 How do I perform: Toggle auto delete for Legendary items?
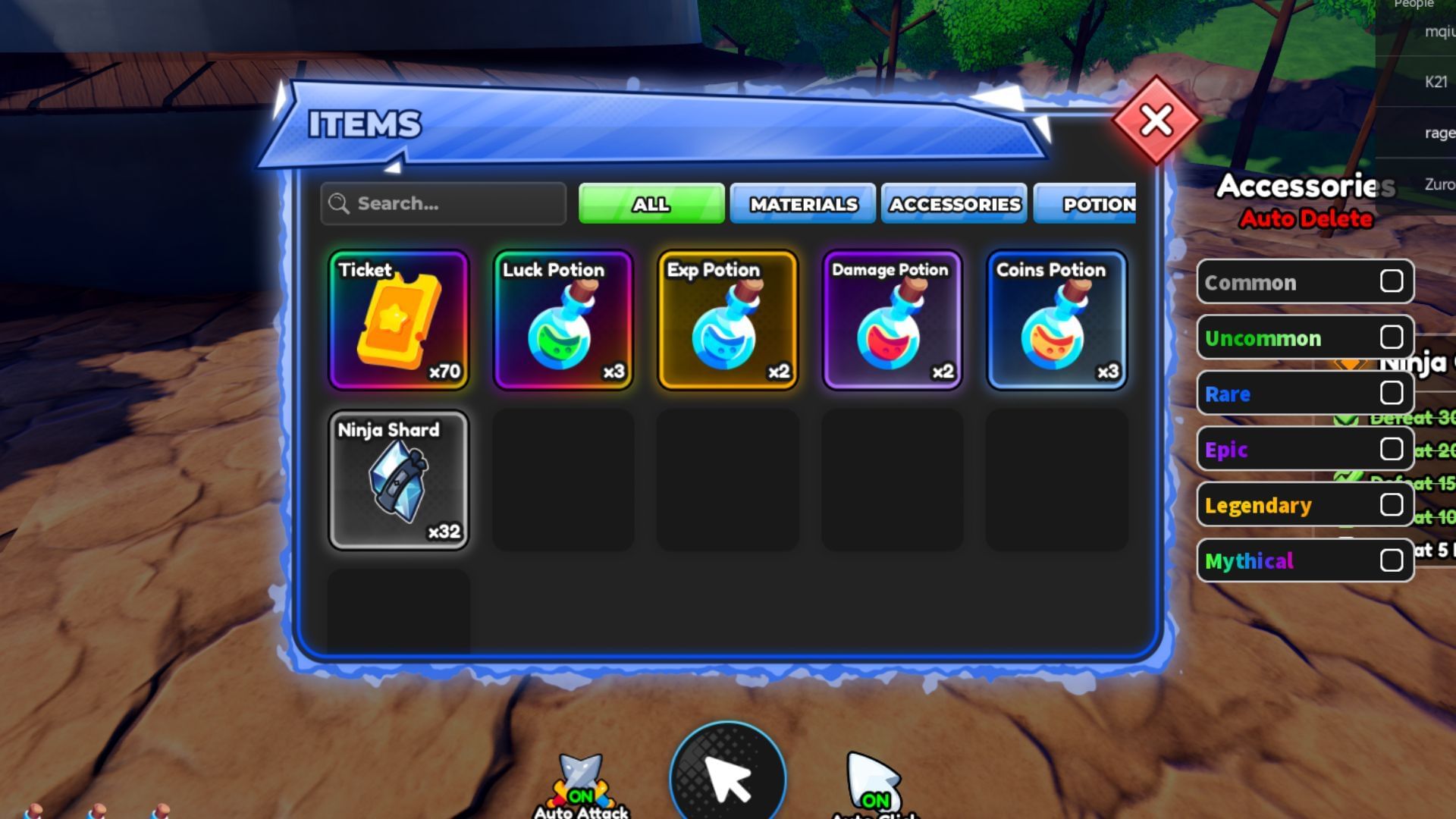(x=1392, y=504)
